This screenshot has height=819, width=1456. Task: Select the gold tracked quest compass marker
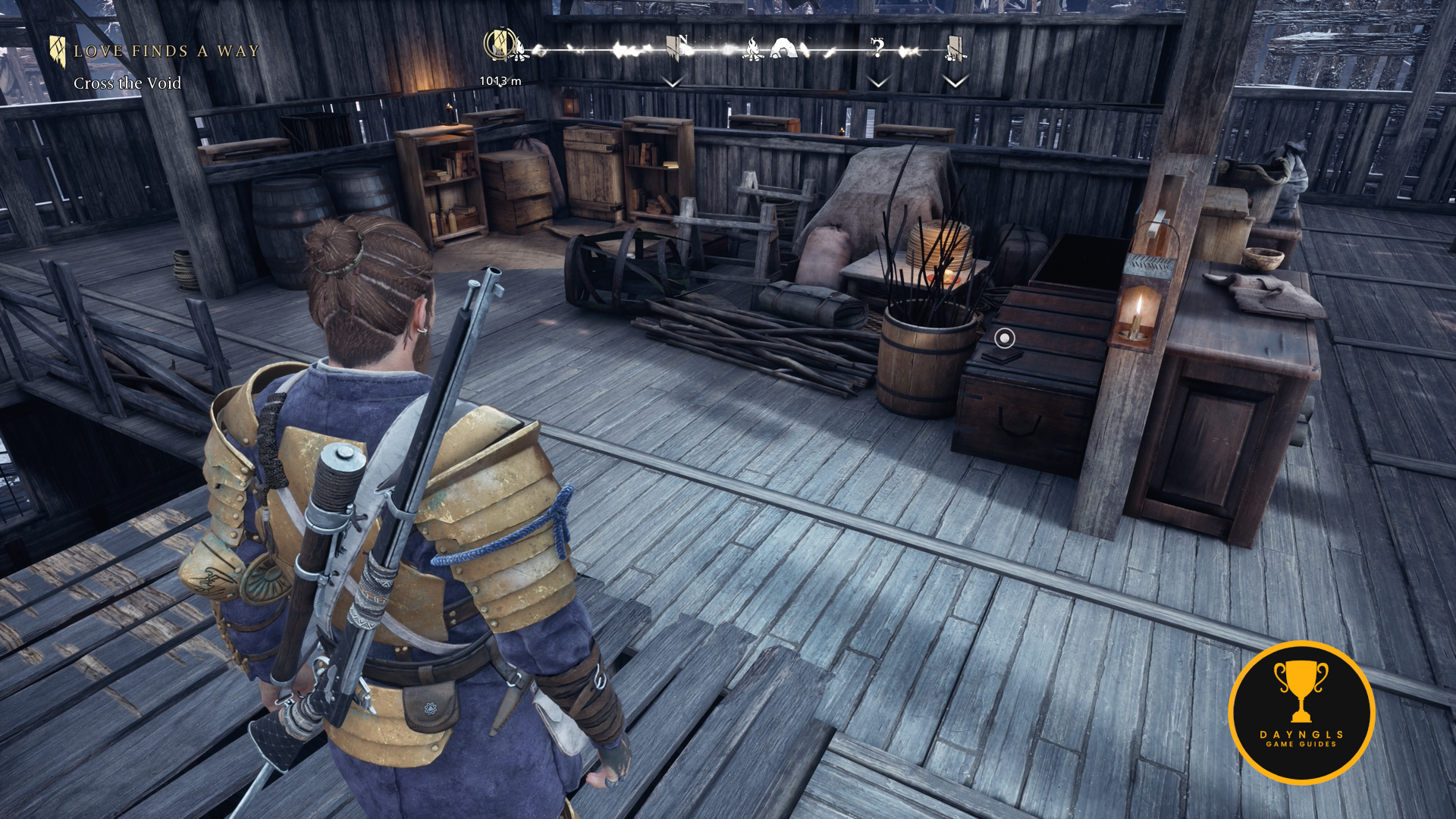pos(499,44)
